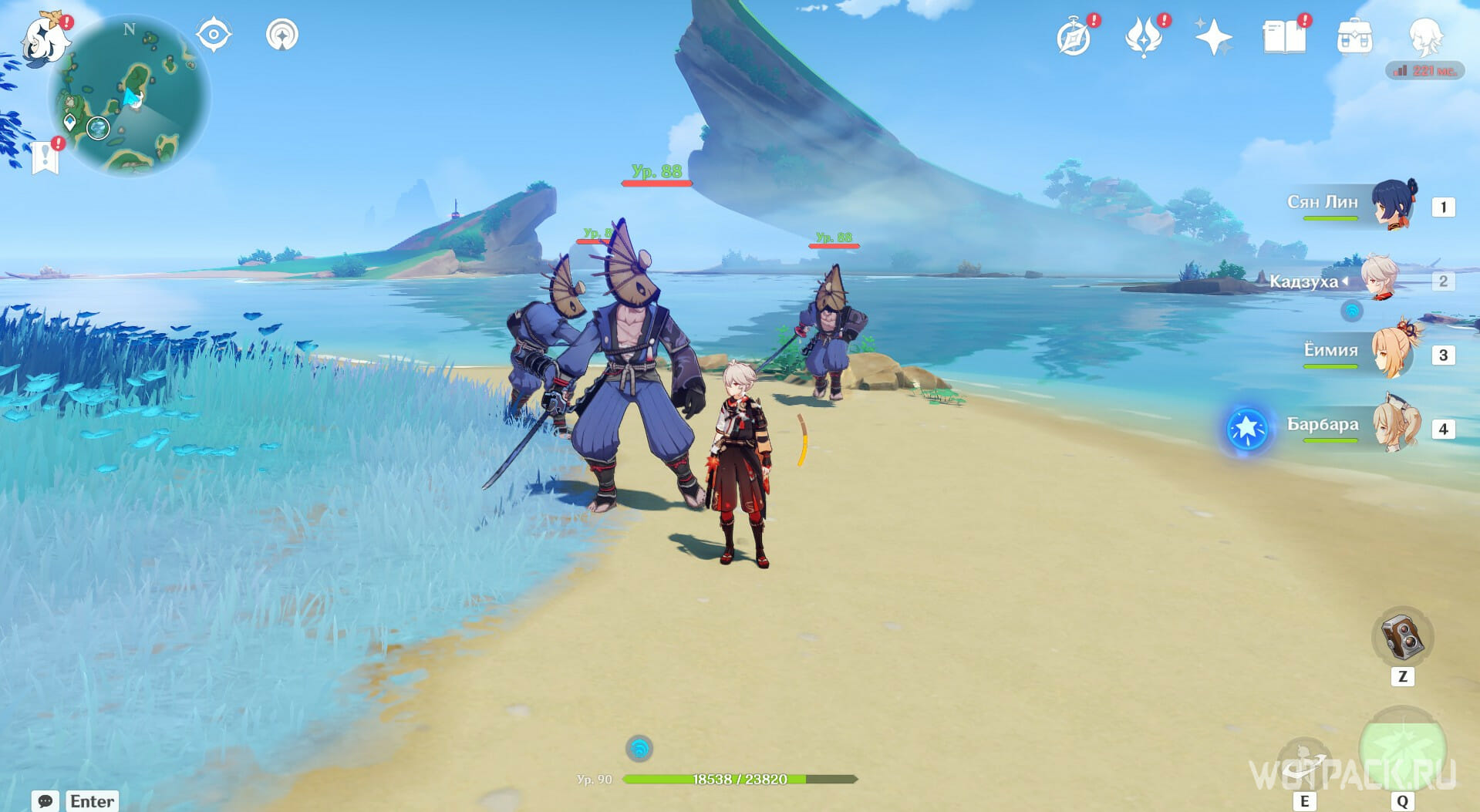This screenshot has height=812, width=1480.
Task: Activate the green elemental burst button
Action: 1402,748
